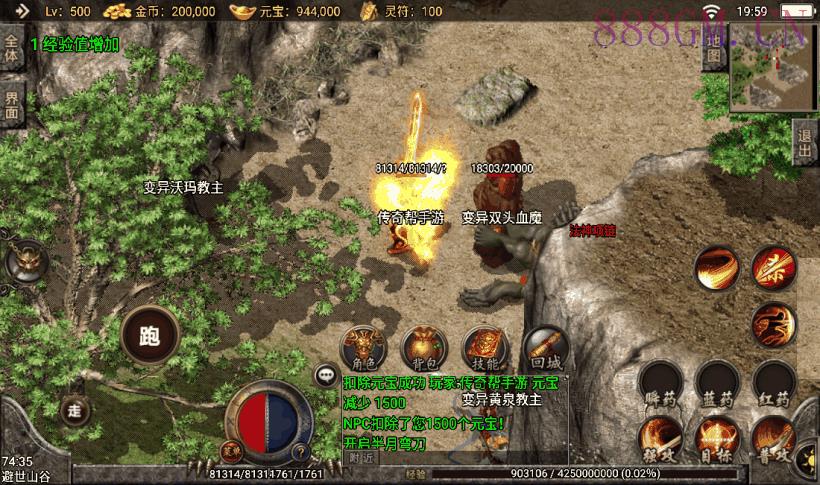Use the 回城 return-to-town scroll
This screenshot has width=820, height=485.
tap(543, 344)
